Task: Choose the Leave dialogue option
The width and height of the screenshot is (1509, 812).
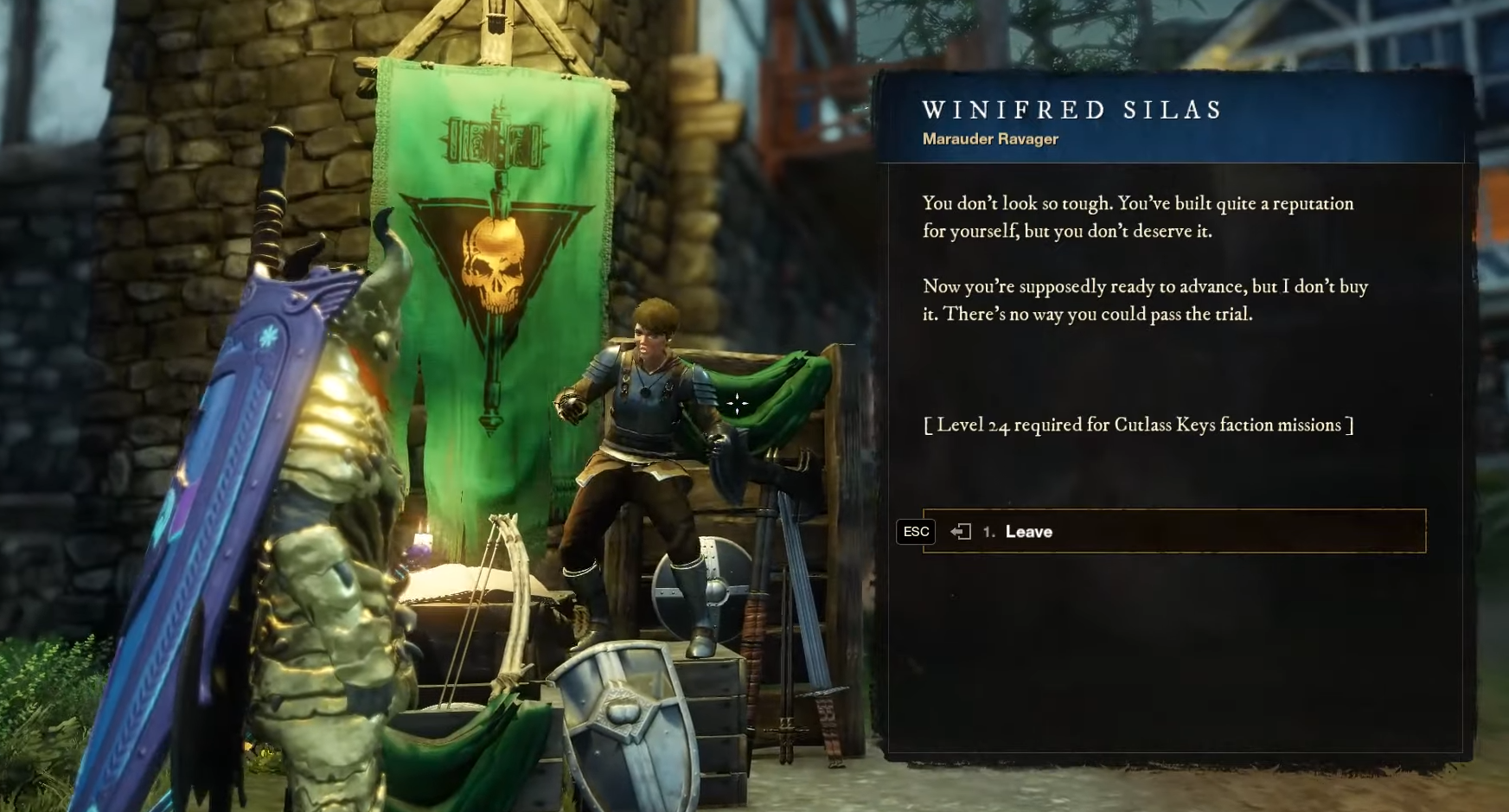Action: (1029, 532)
